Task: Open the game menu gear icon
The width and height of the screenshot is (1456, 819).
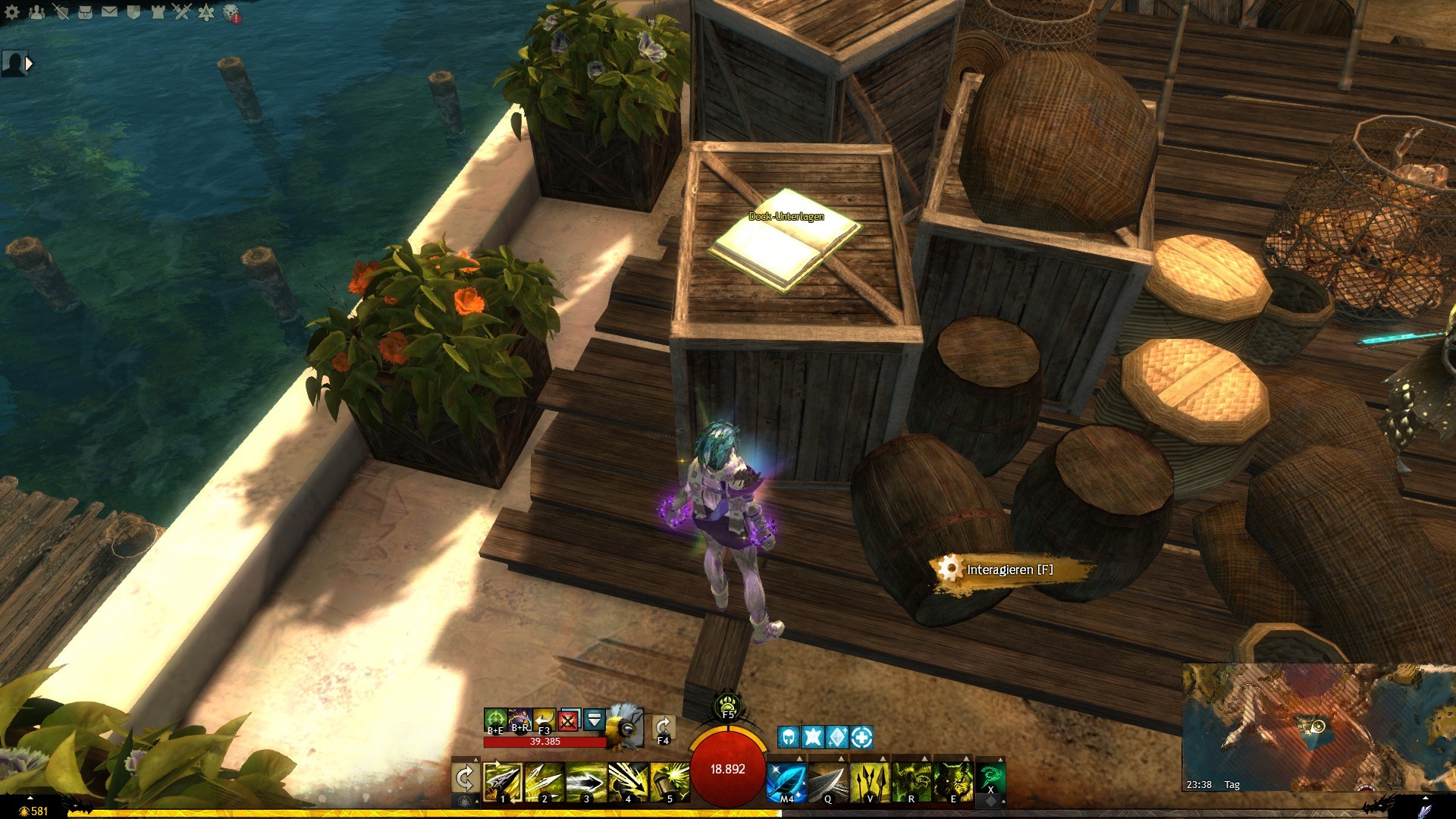Action: click(x=12, y=12)
